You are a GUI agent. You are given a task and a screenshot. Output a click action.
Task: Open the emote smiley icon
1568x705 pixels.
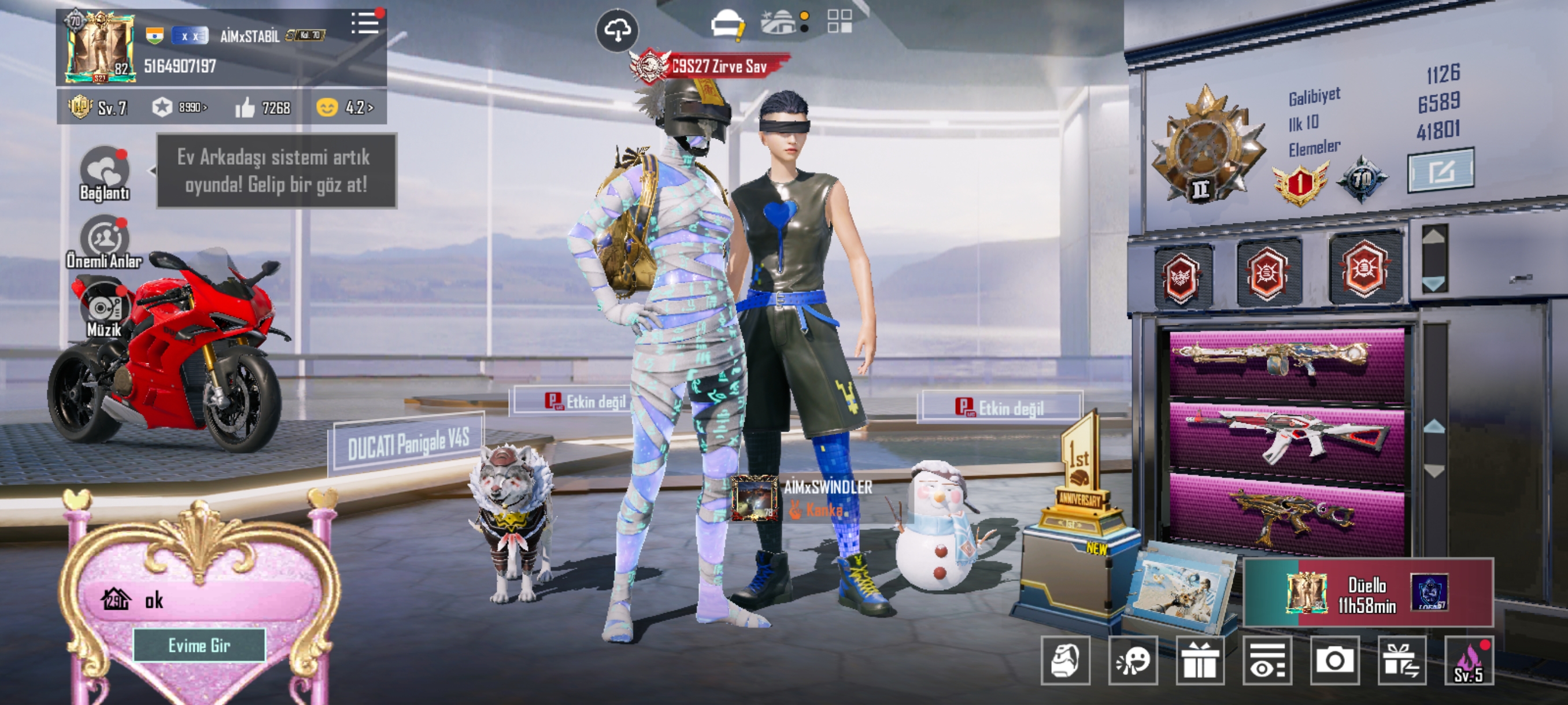pos(1132,660)
